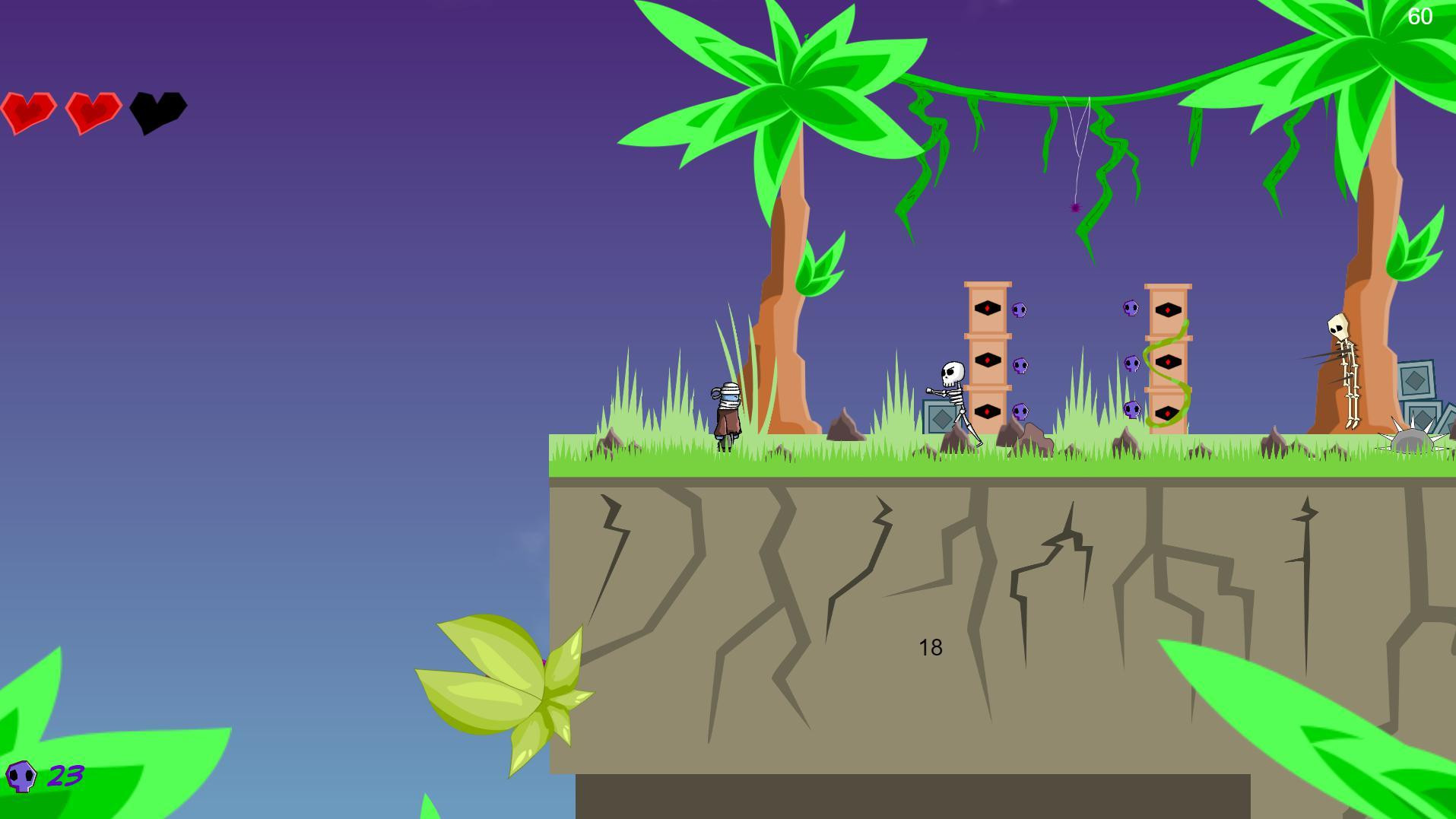Image resolution: width=1456 pixels, height=819 pixels.
Task: Toggle the top diamond marker on left barrel stack
Action: click(987, 308)
